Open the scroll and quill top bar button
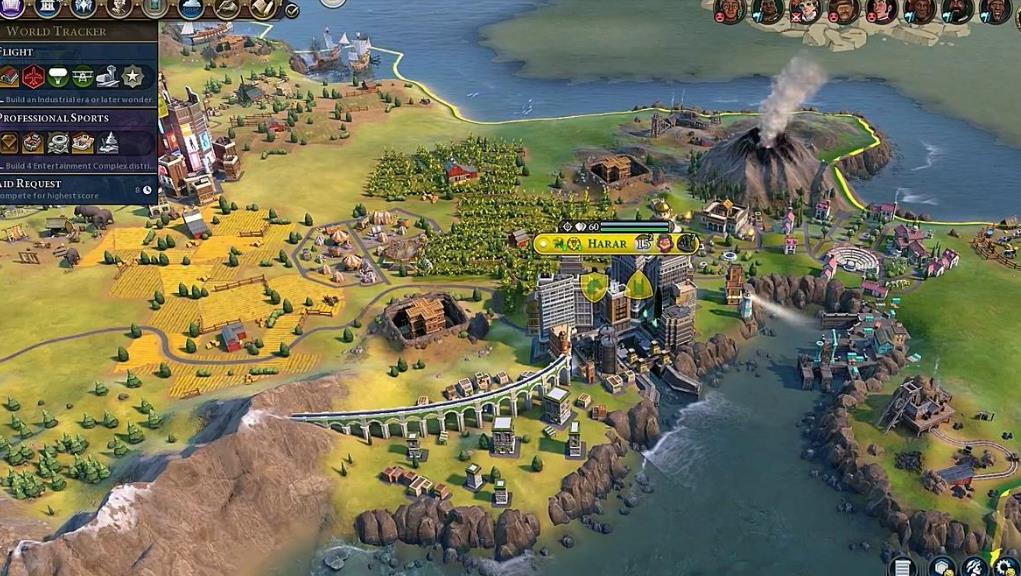Screen dimensions: 1021x576 pos(263,8)
